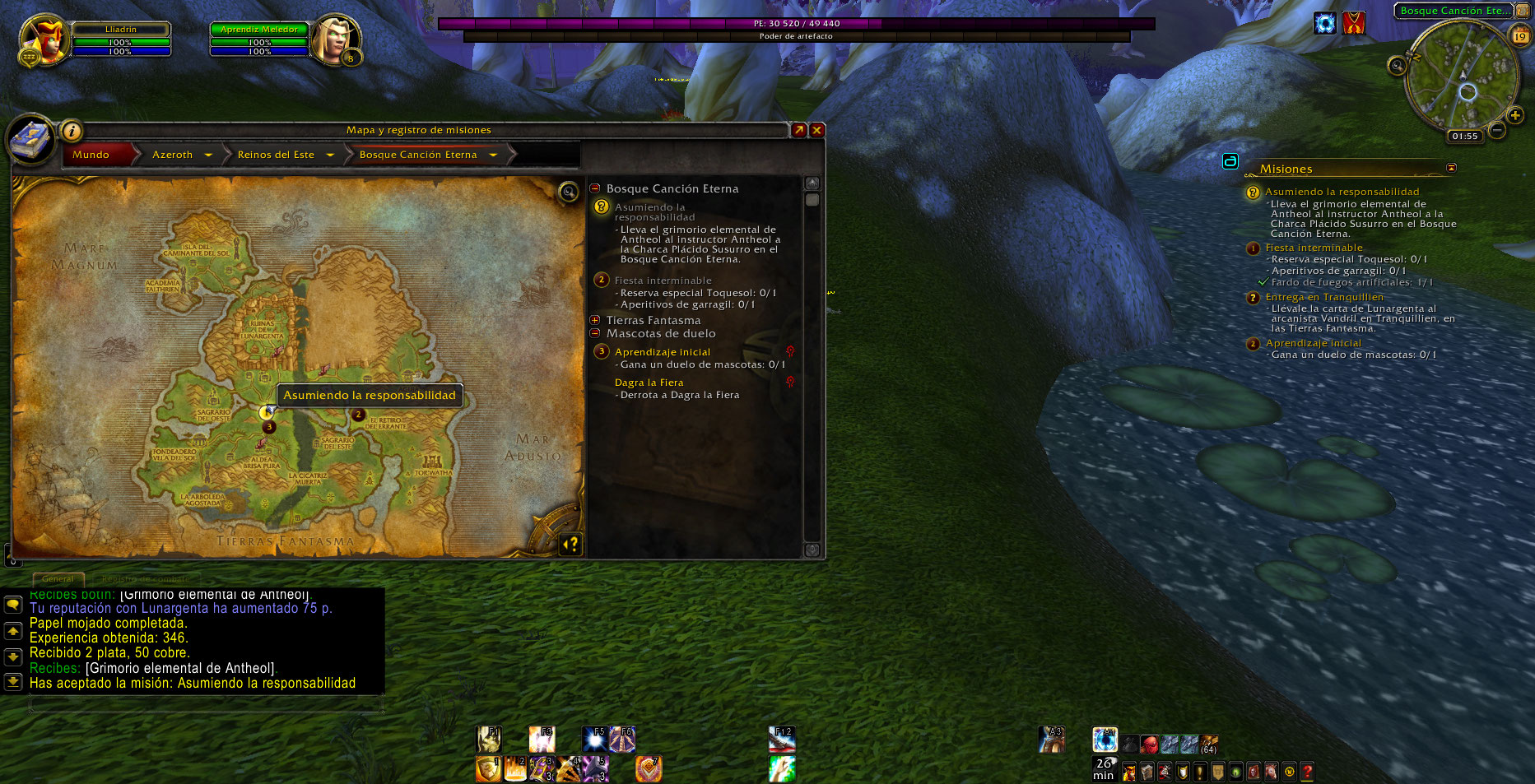Zoom in the minimap with plus button
This screenshot has height=784, width=1535.
1514,115
